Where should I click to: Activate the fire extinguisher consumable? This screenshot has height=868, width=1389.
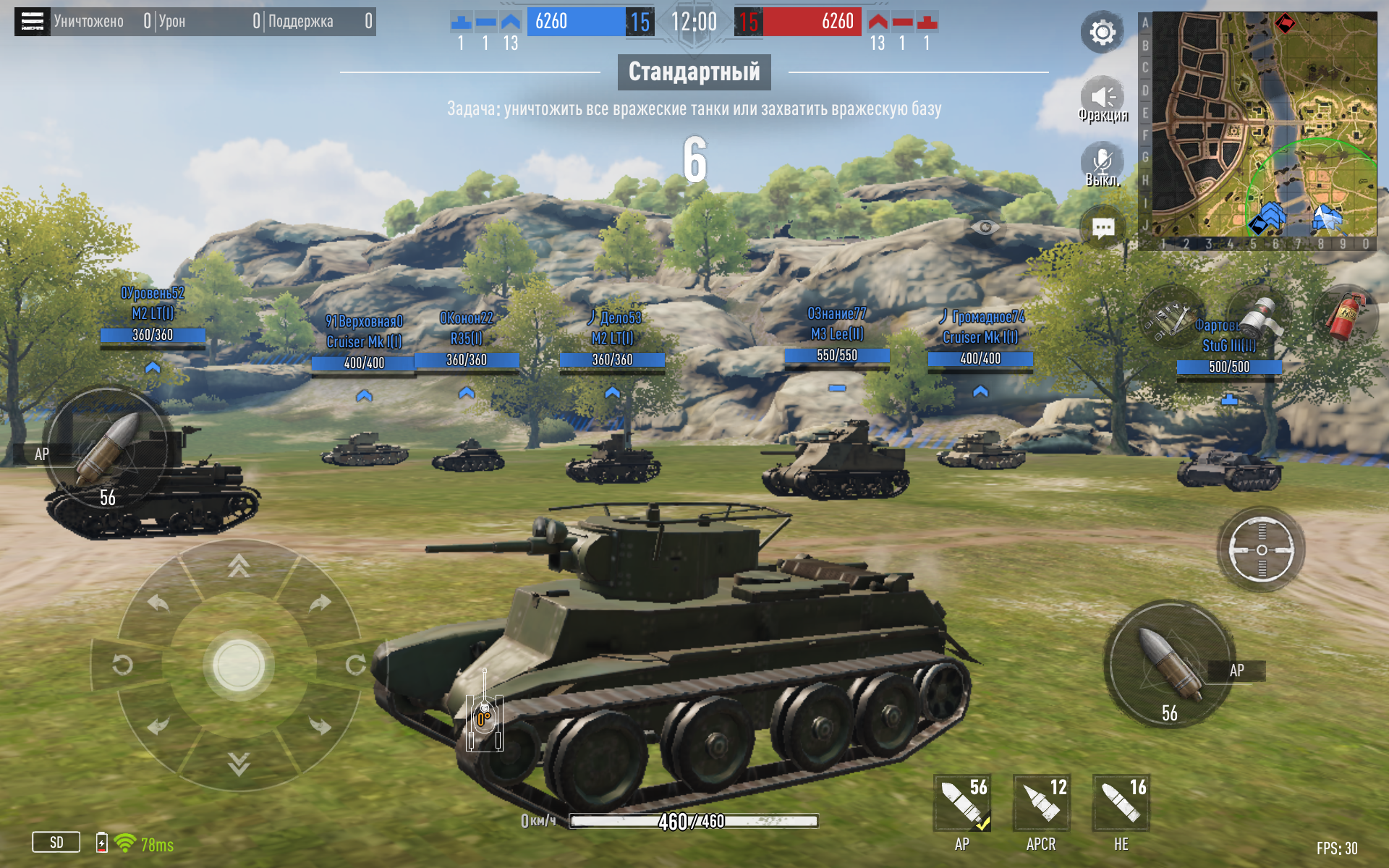pyautogui.click(x=1344, y=317)
